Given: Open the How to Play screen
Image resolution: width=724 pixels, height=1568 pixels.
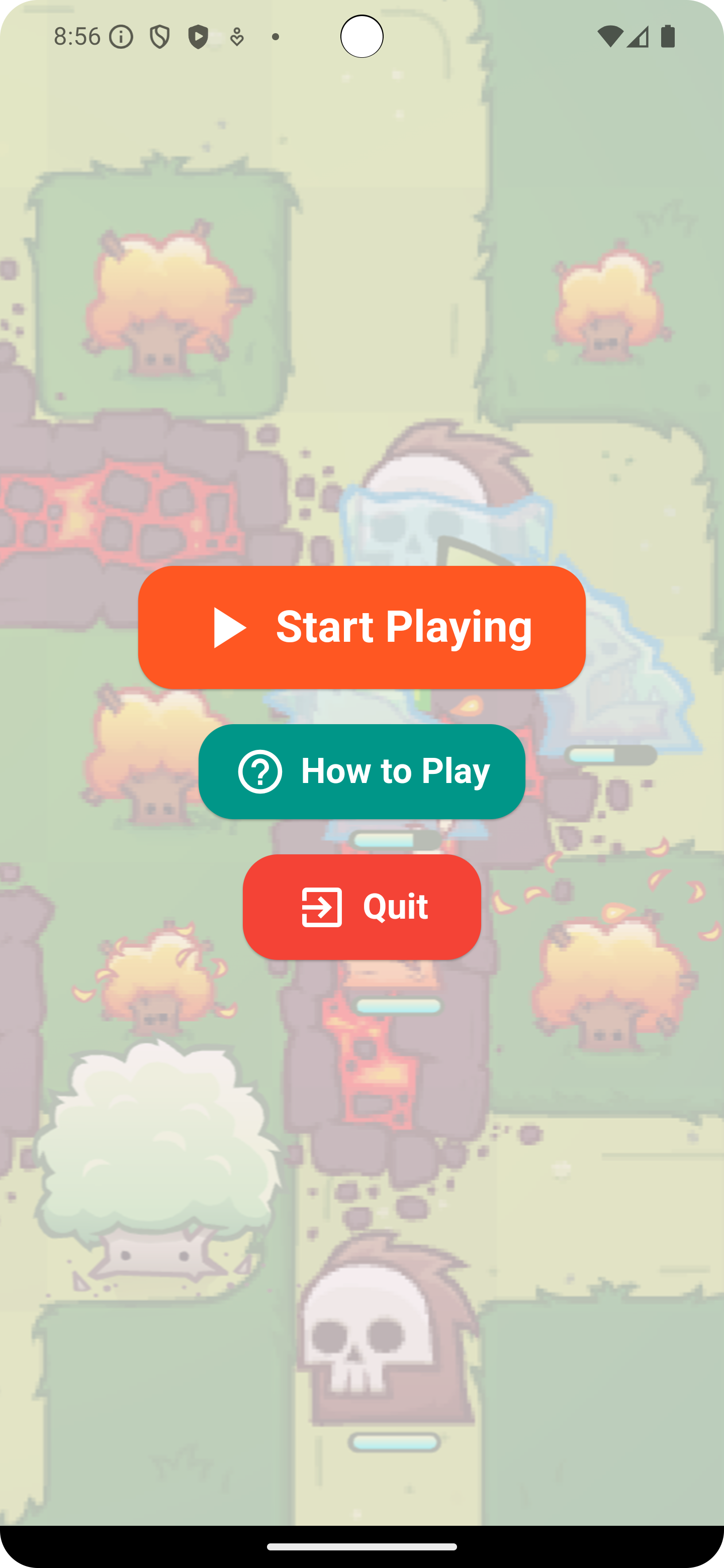Looking at the screenshot, I should [x=361, y=772].
